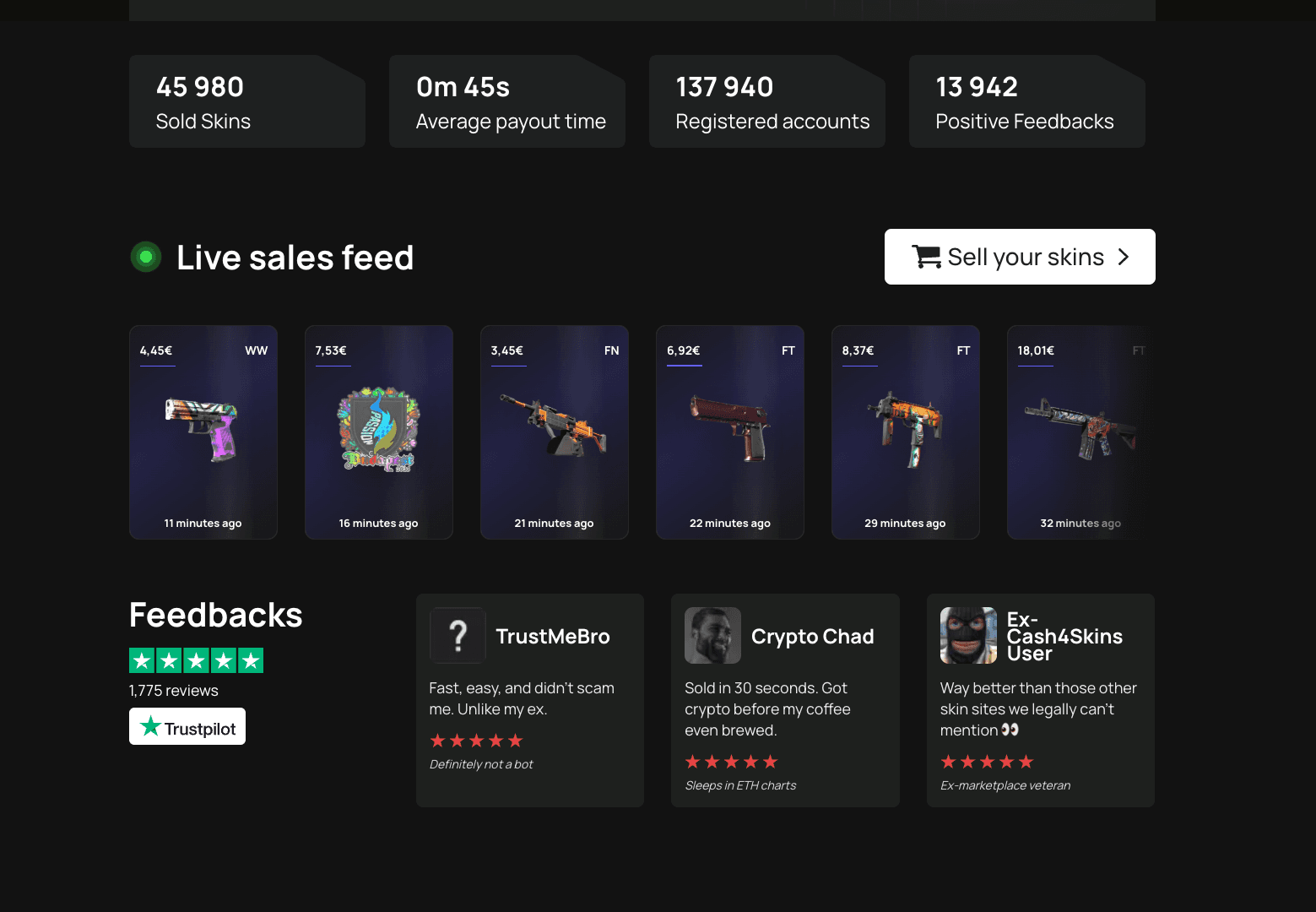
Task: Click Crypto Chad's profile picture
Action: pos(712,635)
